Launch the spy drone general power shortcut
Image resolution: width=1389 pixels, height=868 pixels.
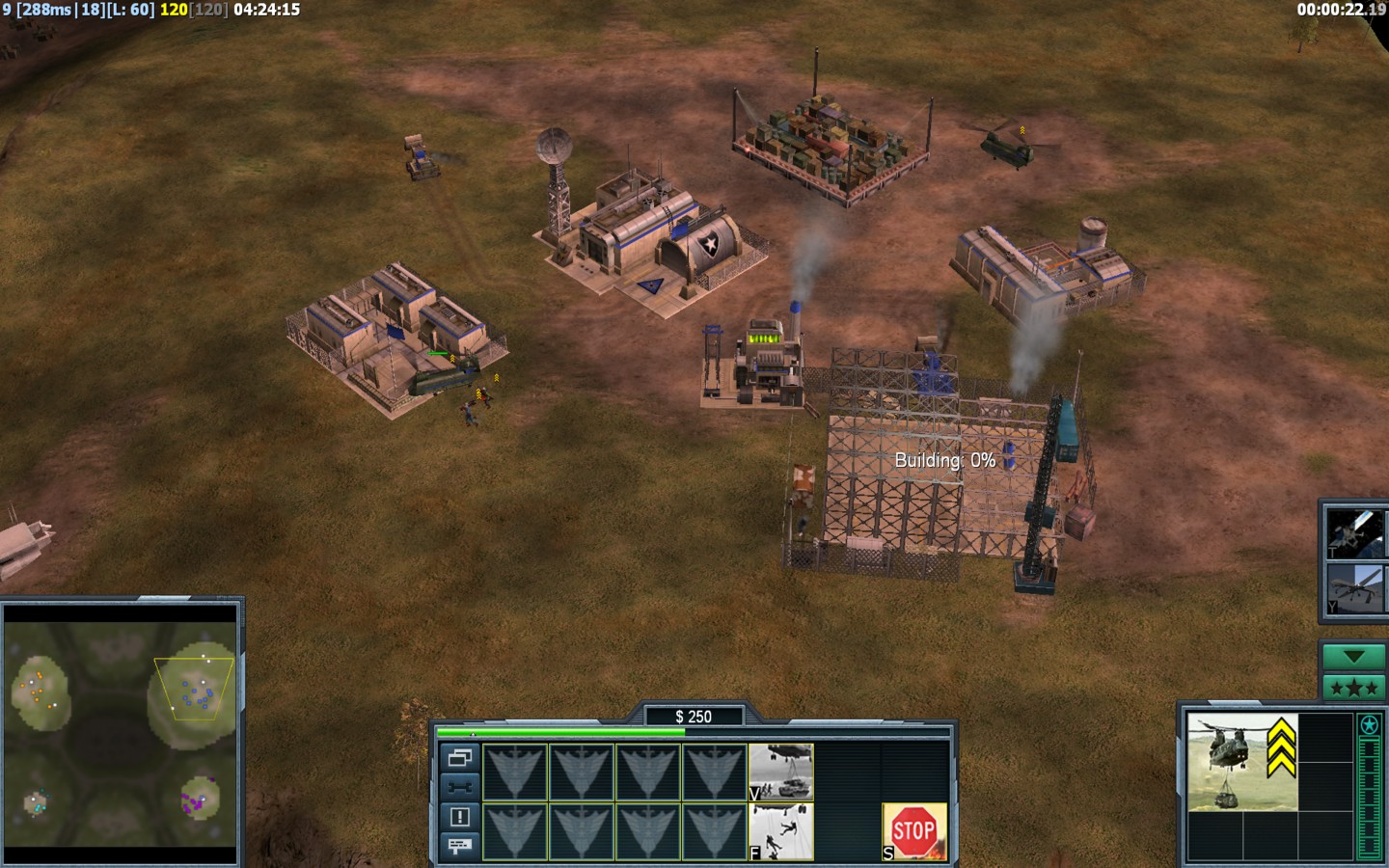point(1354,588)
